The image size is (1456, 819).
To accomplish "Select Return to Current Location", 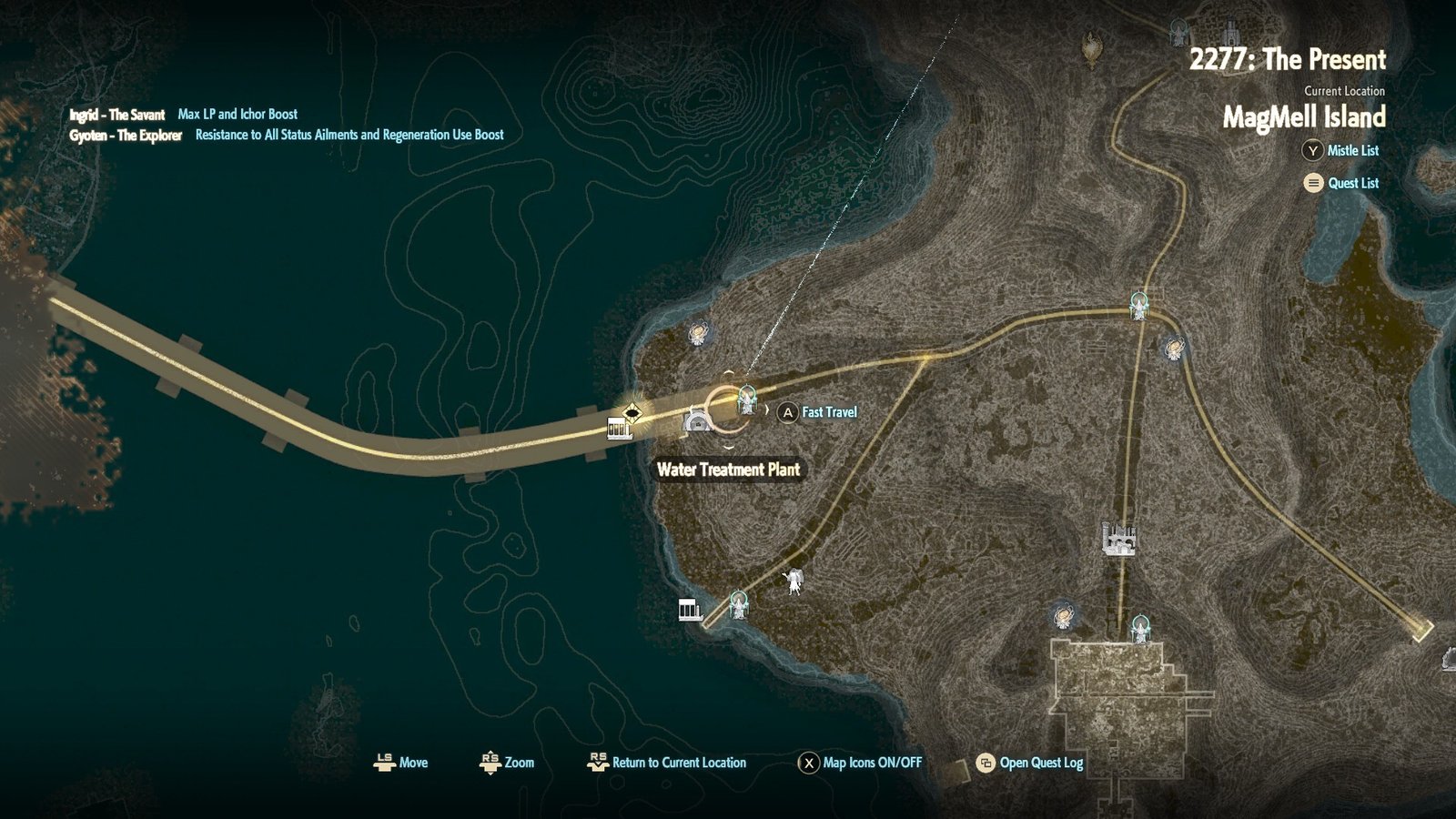I will pos(667,763).
